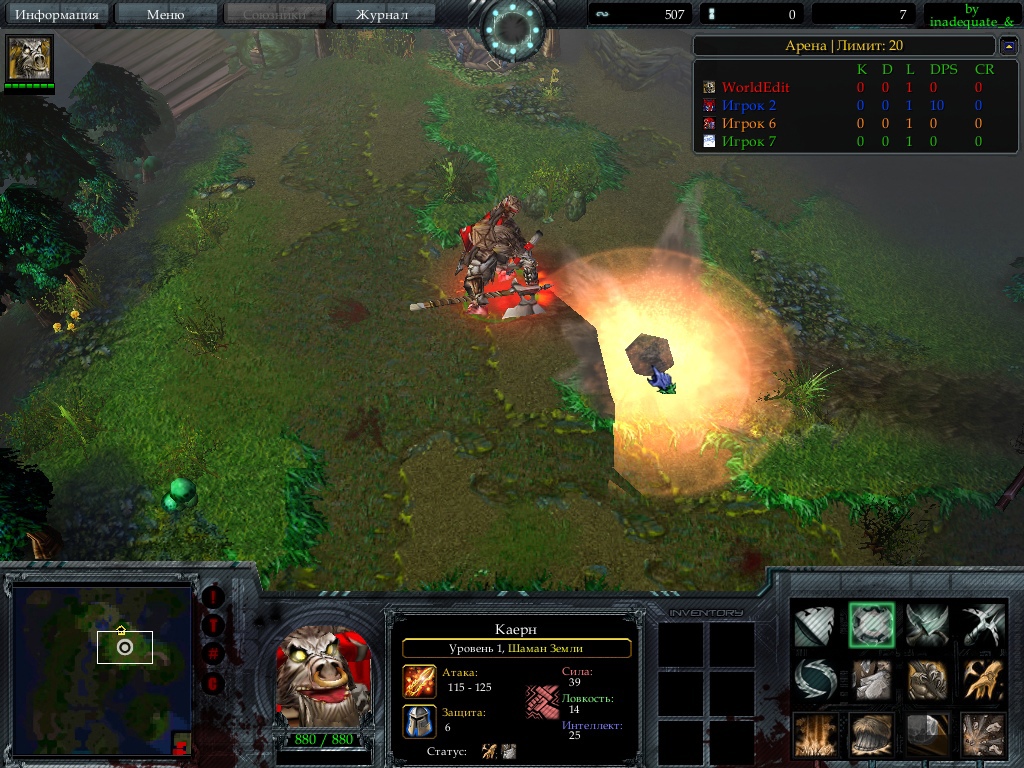Toggle minimap terrain with the "T" button
Screen dimensions: 1024x768
click(x=213, y=626)
